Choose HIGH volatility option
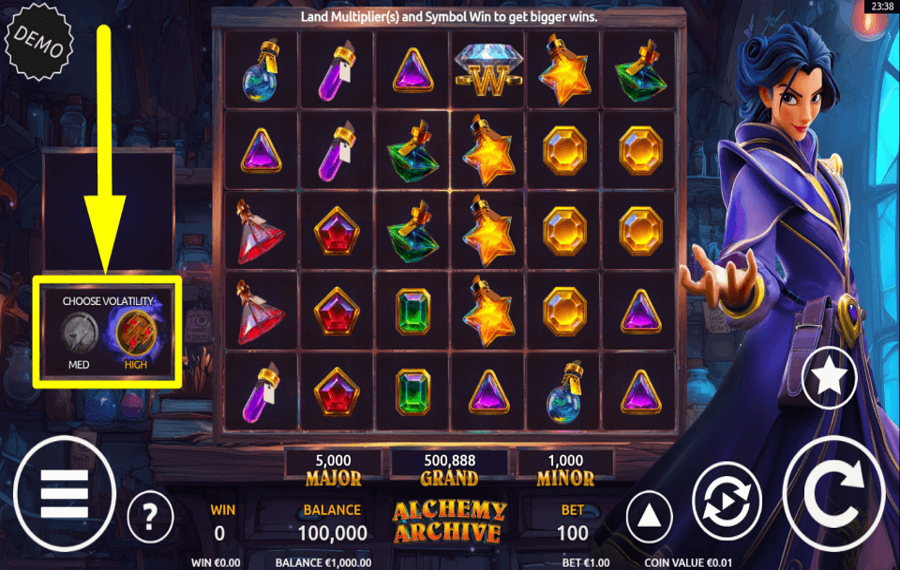This screenshot has width=900, height=570. tap(136, 332)
